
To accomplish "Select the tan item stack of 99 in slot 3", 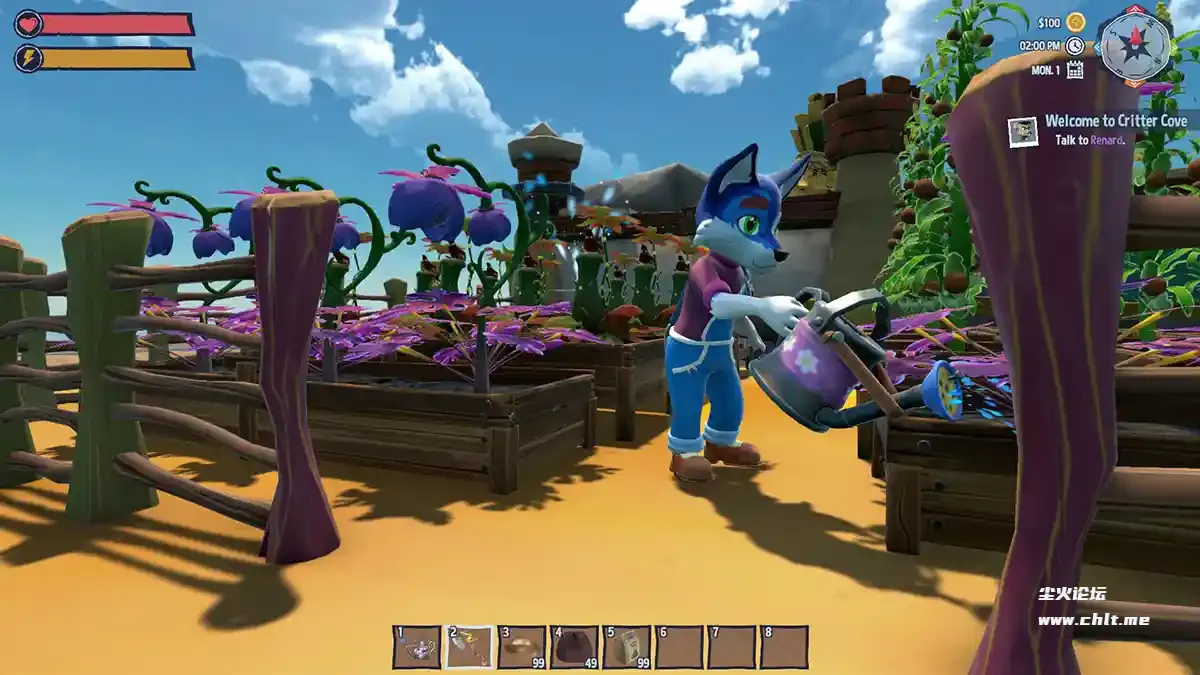I will point(522,647).
